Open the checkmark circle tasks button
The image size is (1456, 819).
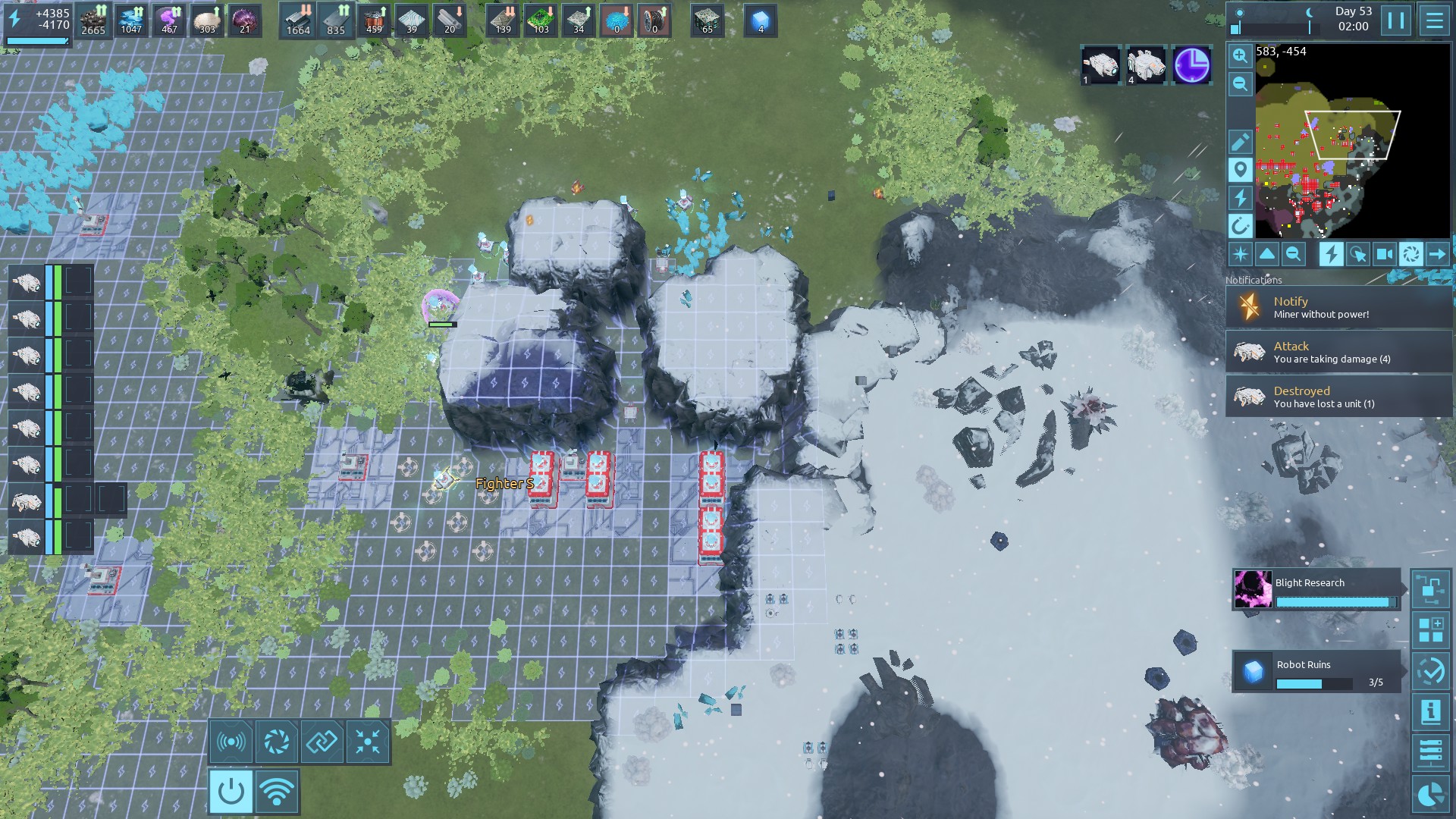1430,671
